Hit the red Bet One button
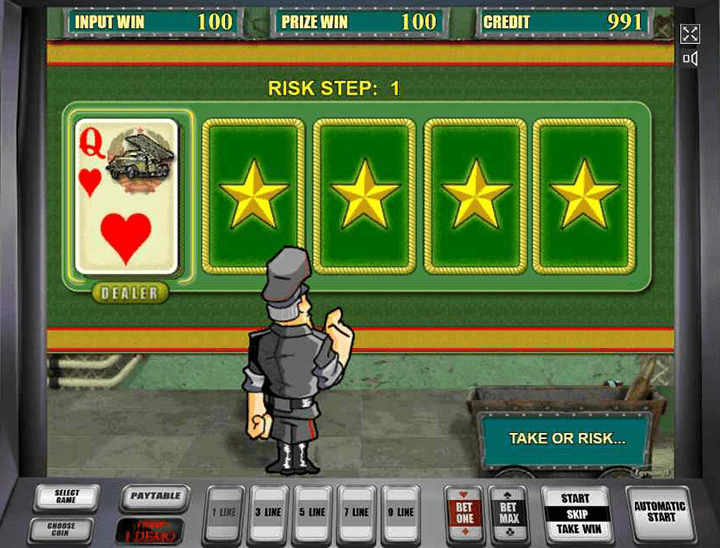The width and height of the screenshot is (720, 548). click(x=464, y=512)
